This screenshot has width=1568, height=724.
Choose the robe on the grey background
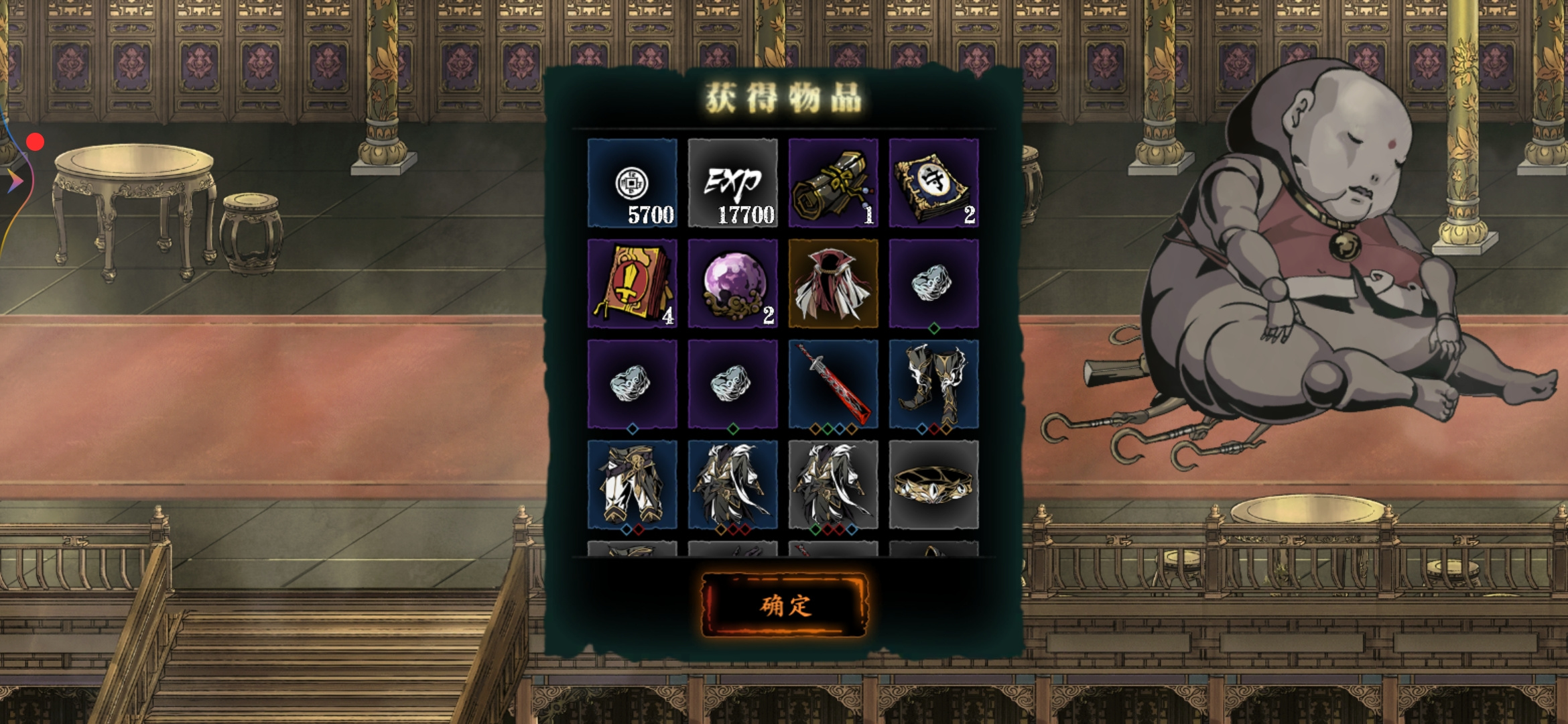833,485
